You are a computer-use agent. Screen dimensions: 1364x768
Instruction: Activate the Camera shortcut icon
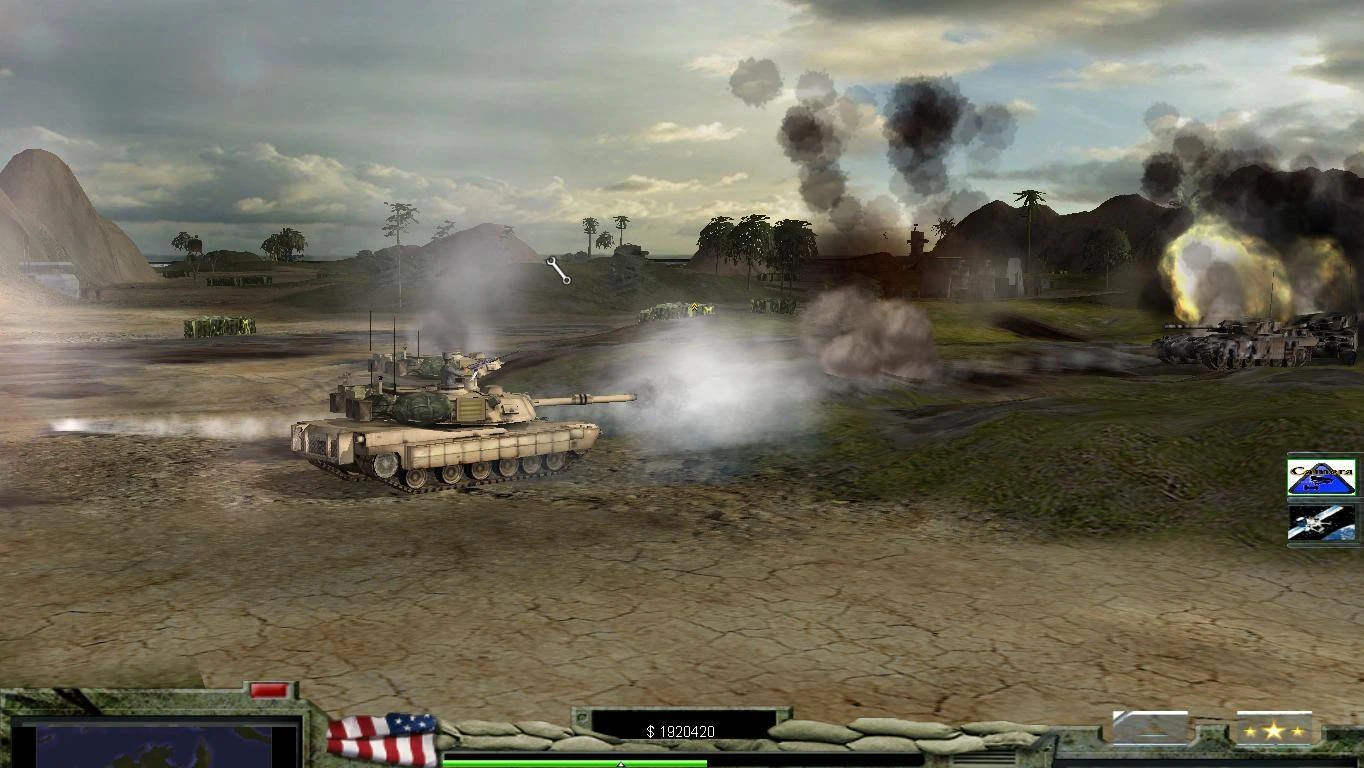1321,477
